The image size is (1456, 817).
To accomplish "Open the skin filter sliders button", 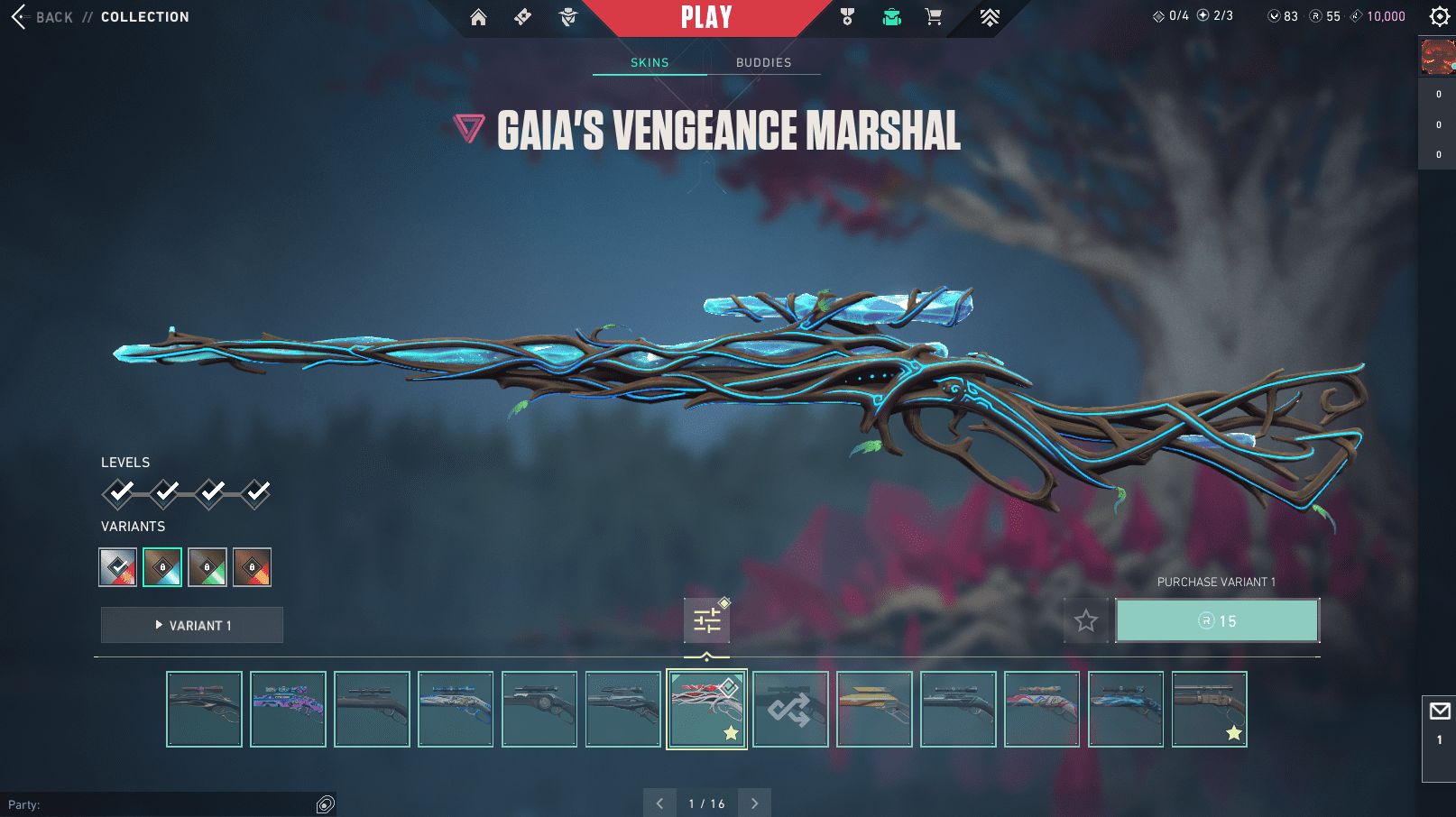I will (x=706, y=620).
